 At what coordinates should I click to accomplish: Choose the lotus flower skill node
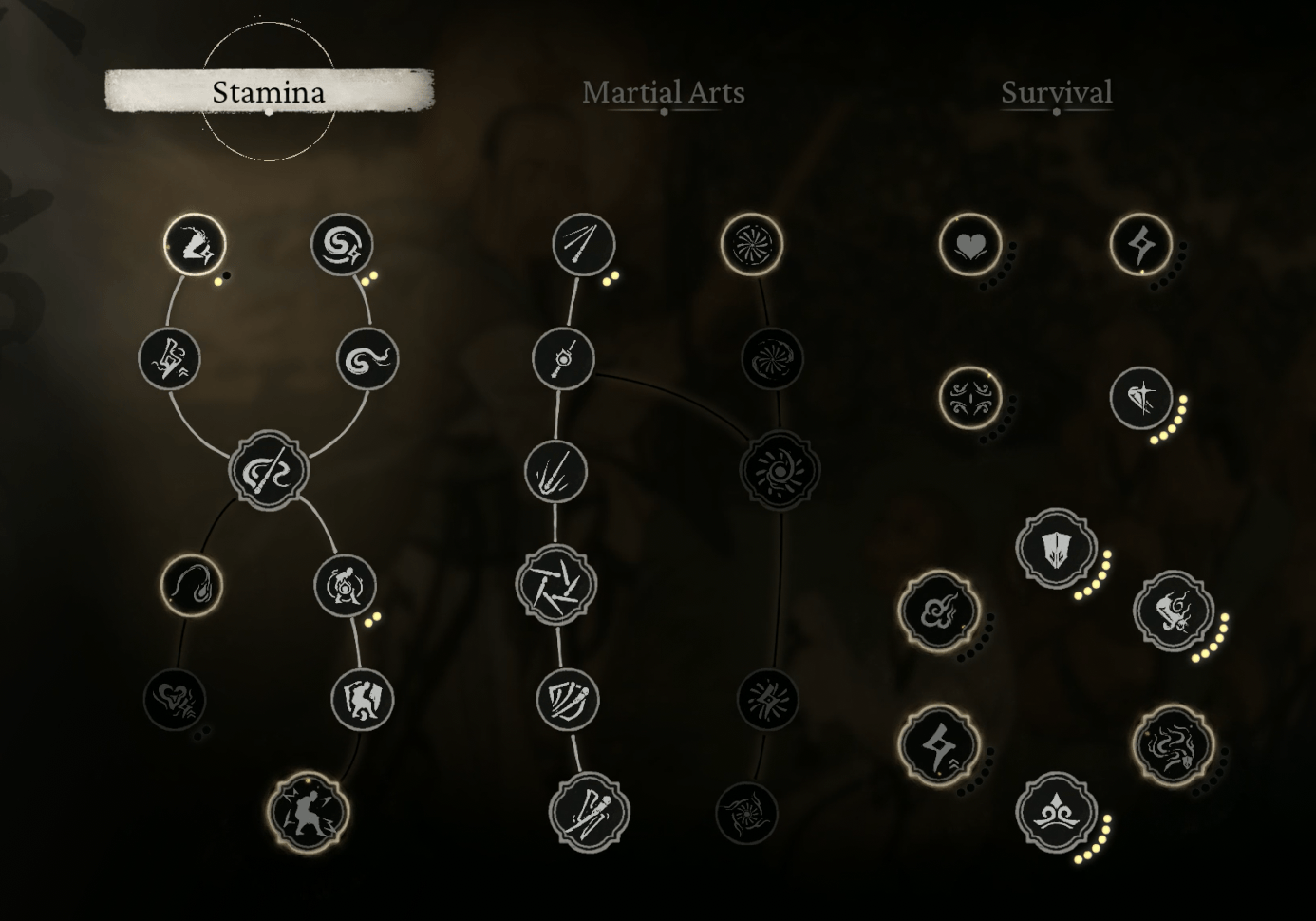click(1056, 813)
